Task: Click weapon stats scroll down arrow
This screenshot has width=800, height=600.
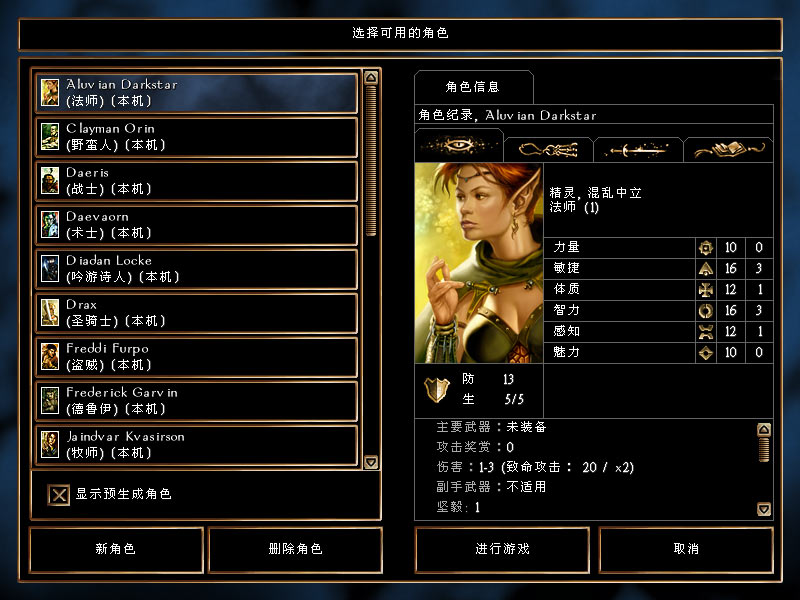Action: pyautogui.click(x=764, y=509)
